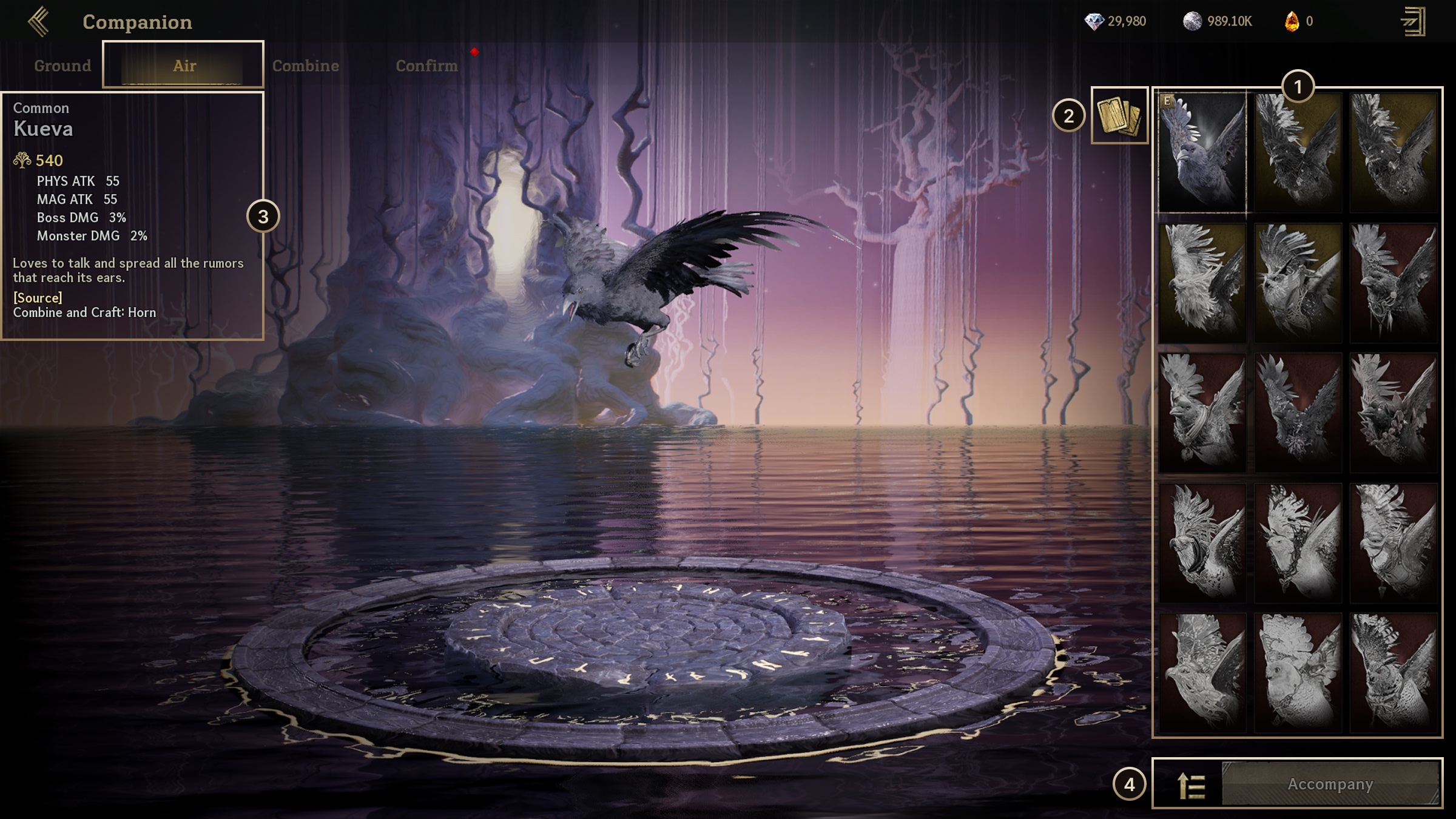Click the diamond currency icon
This screenshot has height=819, width=1456.
[x=1094, y=22]
